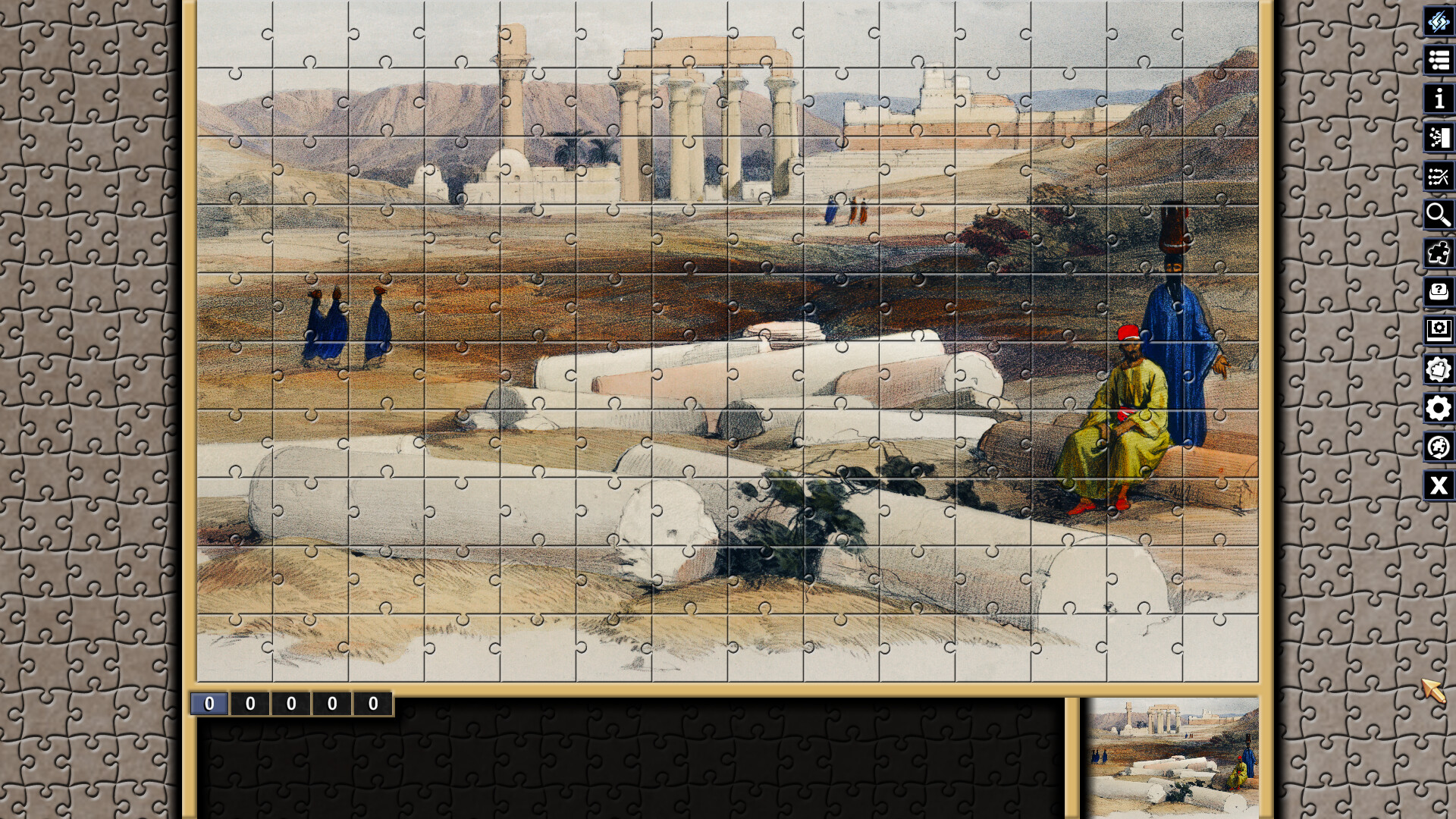
Task: View the puzzle image information
Action: [1437, 99]
